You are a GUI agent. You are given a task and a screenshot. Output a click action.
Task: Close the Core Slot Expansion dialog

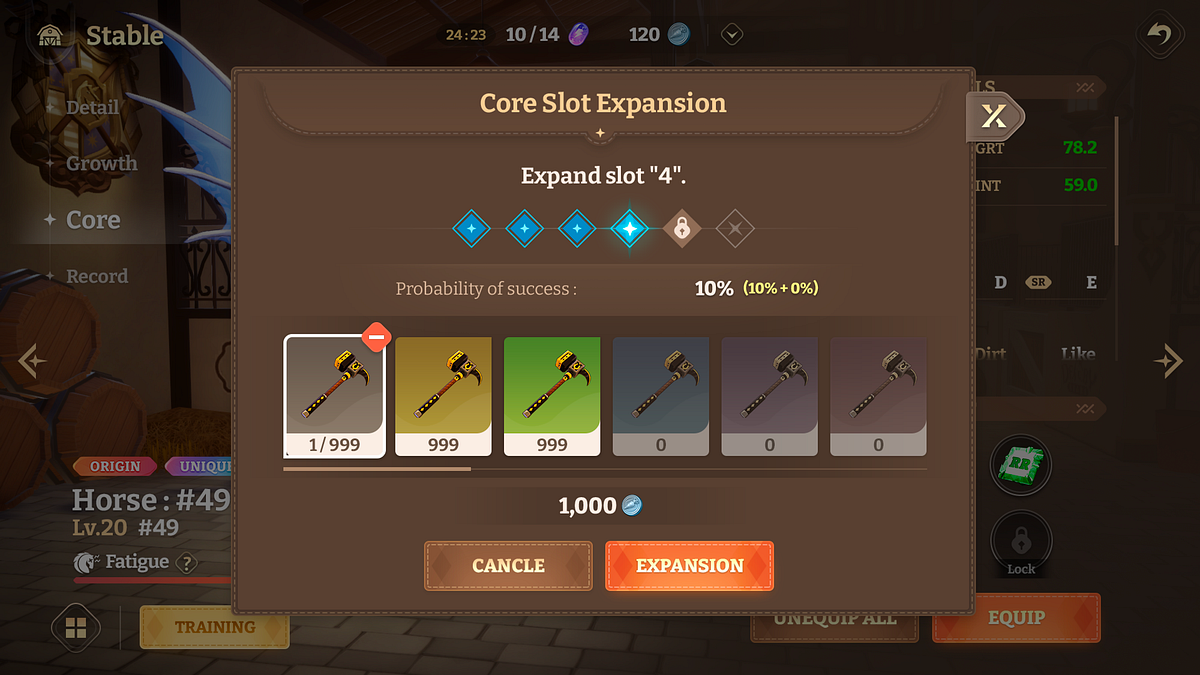pos(994,117)
